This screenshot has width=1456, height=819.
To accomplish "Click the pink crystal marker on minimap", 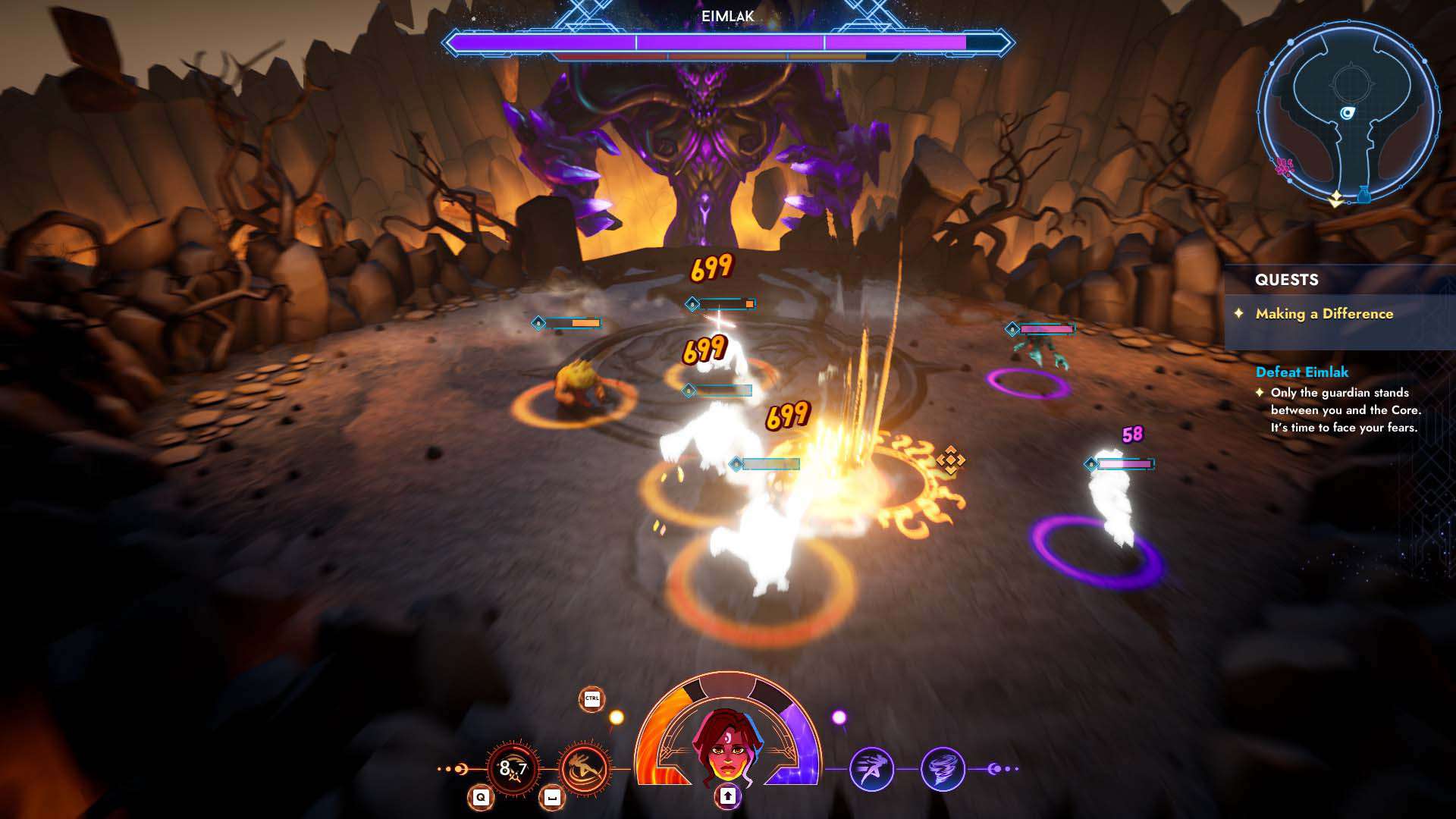I will [1283, 167].
